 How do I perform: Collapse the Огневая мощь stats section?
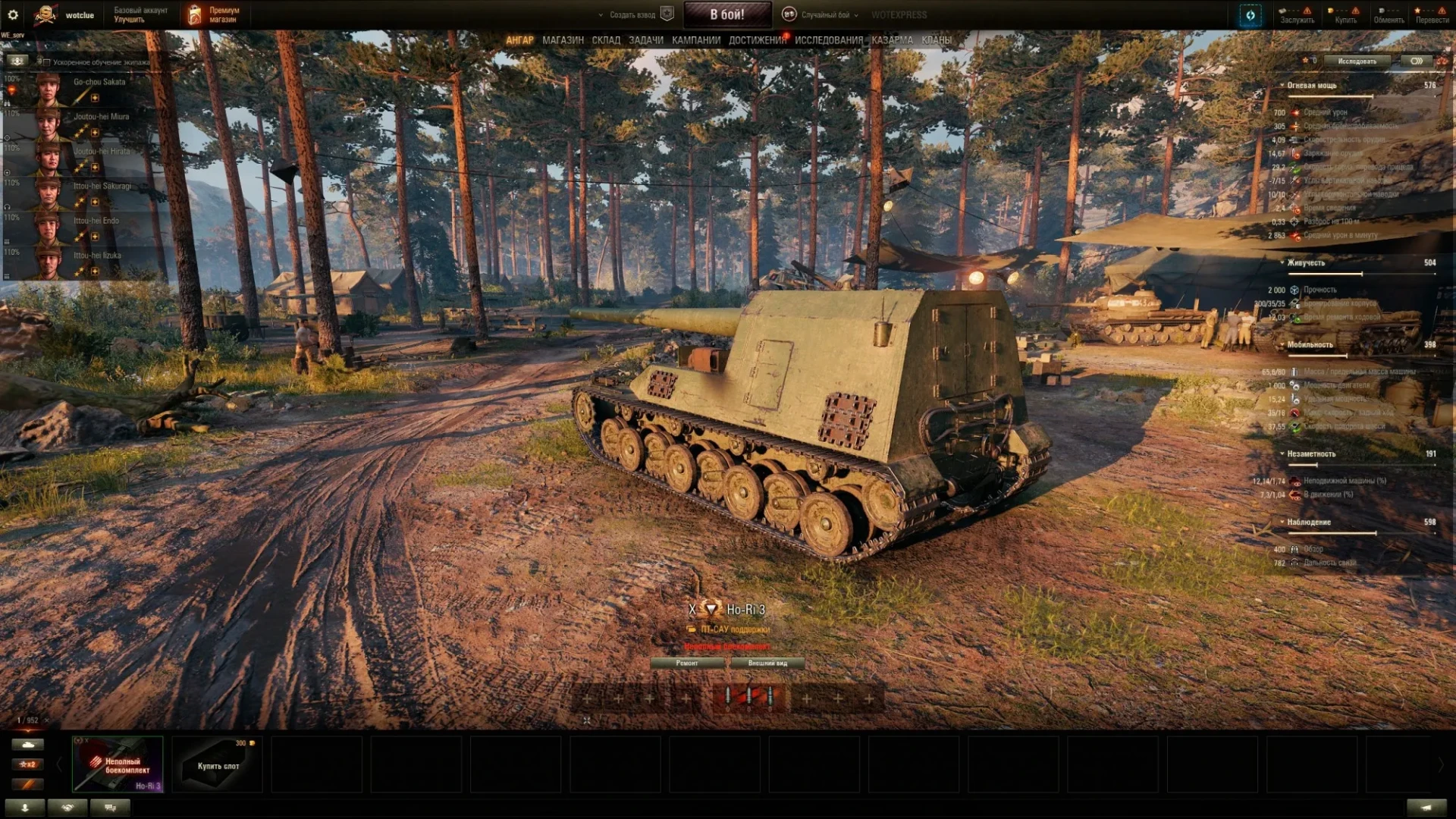point(1282,86)
